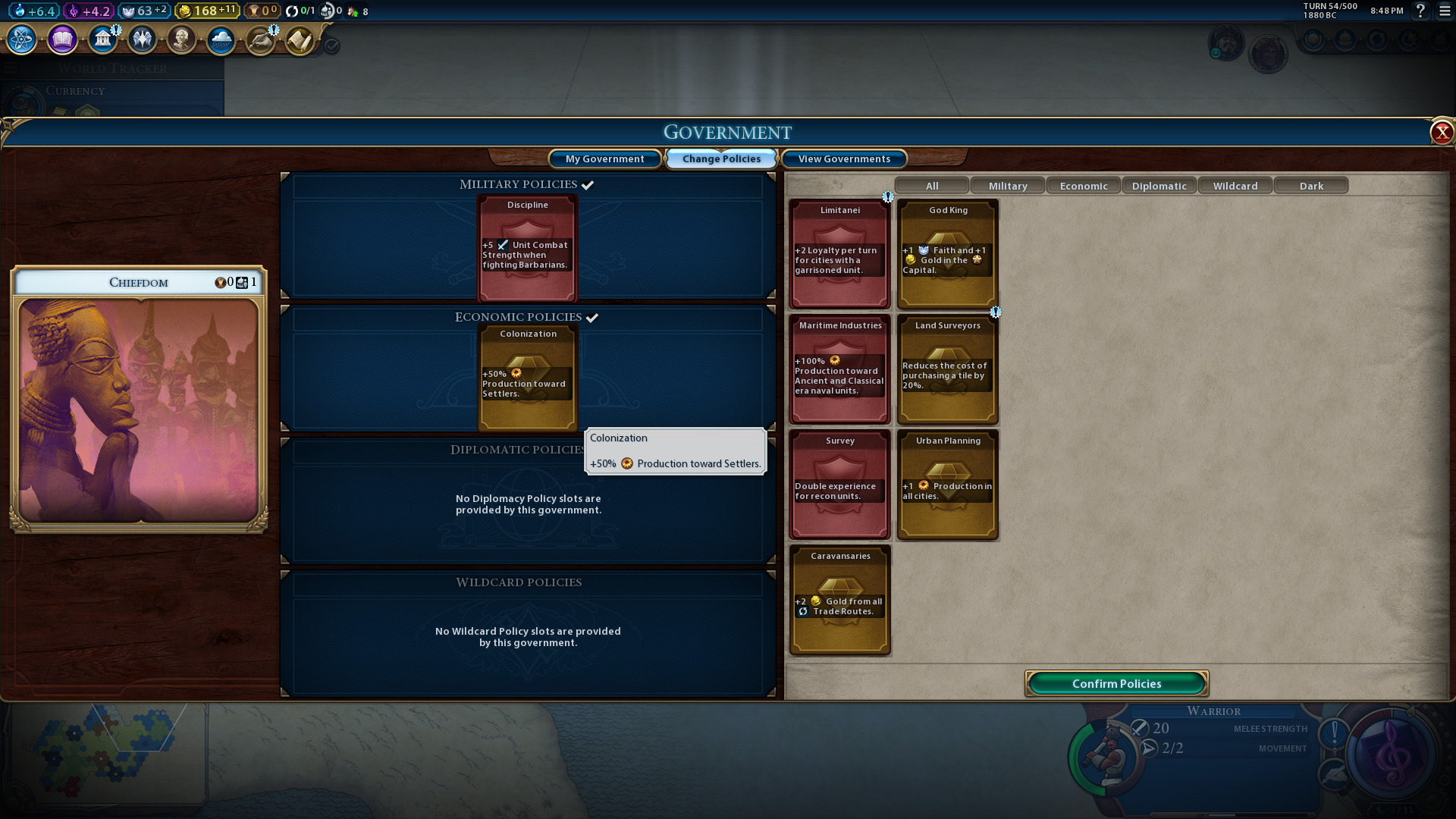Image resolution: width=1456 pixels, height=819 pixels.
Task: Close the Government window
Action: tap(1441, 133)
